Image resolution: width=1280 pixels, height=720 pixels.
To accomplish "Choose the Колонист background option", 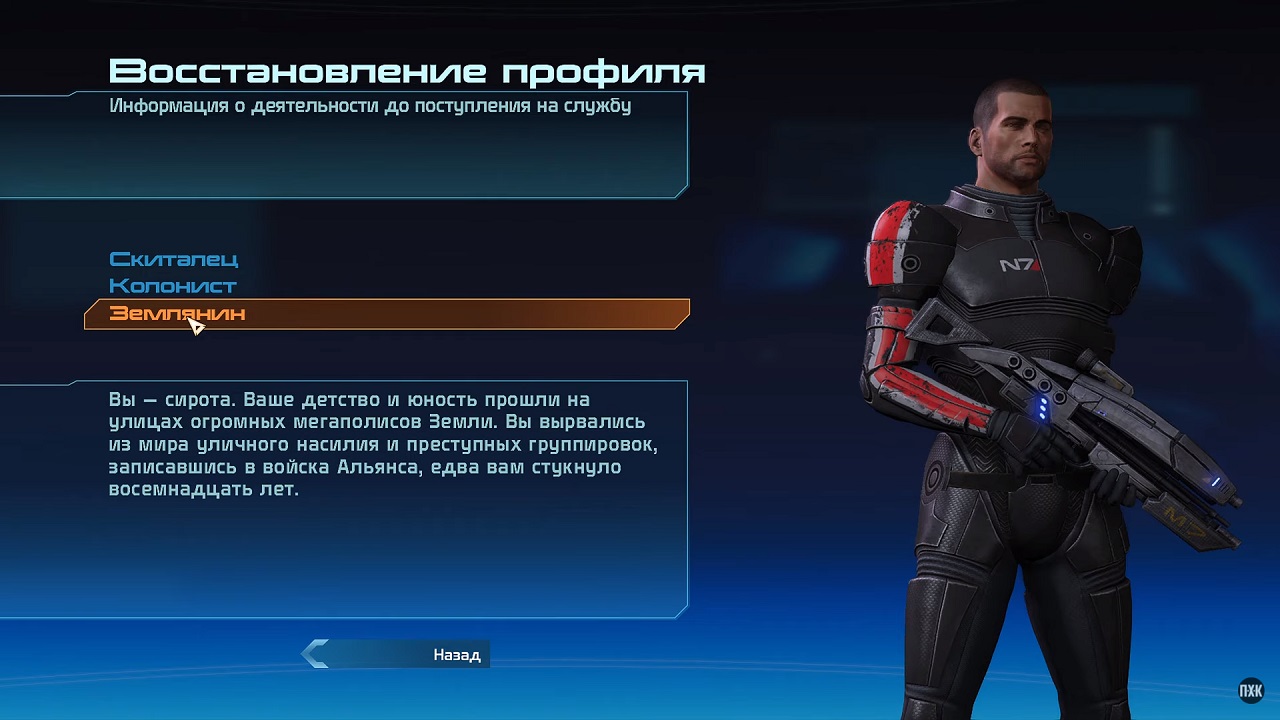I will 172,286.
